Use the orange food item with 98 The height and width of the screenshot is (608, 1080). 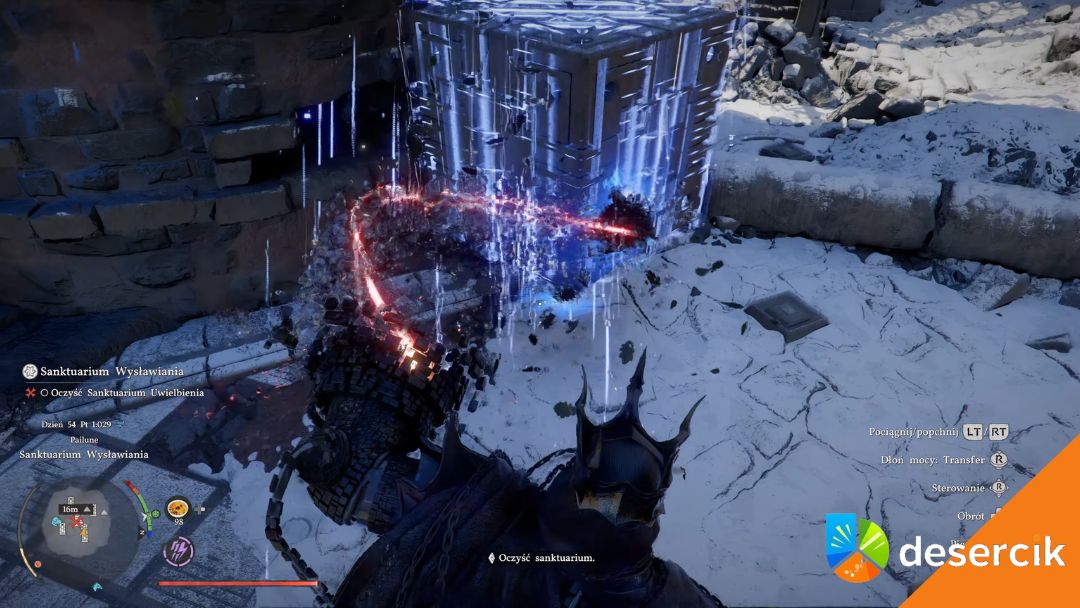[x=178, y=508]
